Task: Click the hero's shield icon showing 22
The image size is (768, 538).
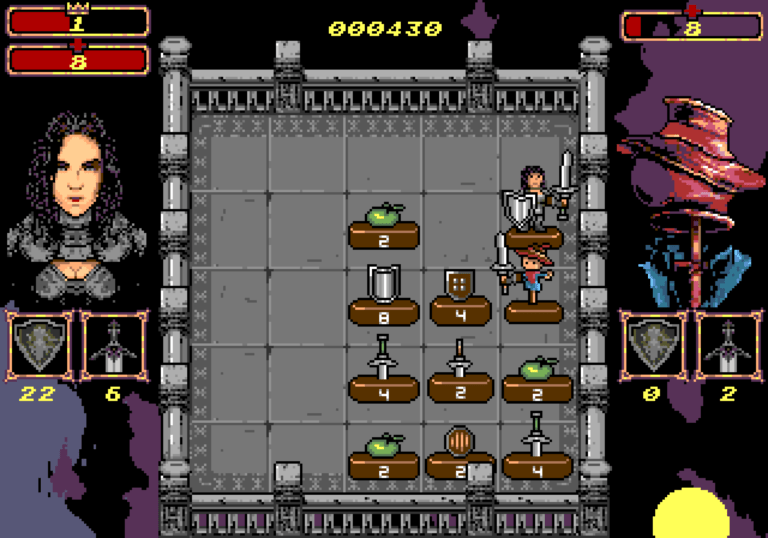Action: (x=39, y=346)
